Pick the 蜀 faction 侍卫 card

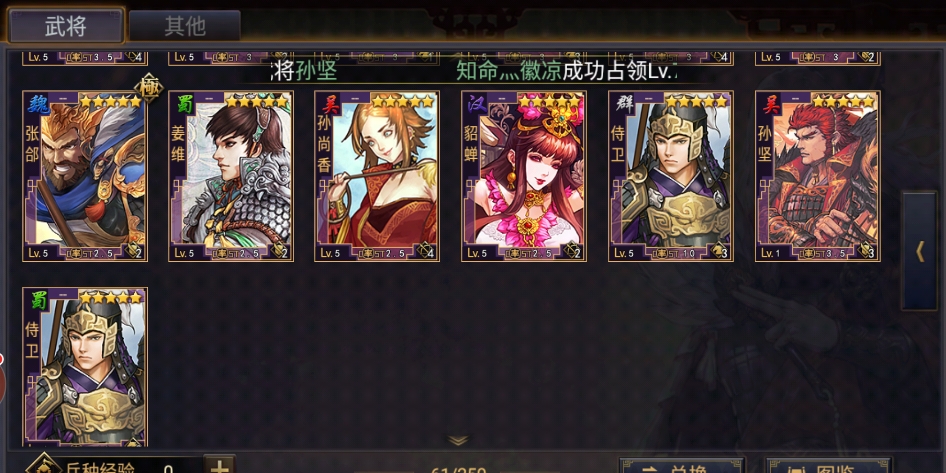coord(85,367)
